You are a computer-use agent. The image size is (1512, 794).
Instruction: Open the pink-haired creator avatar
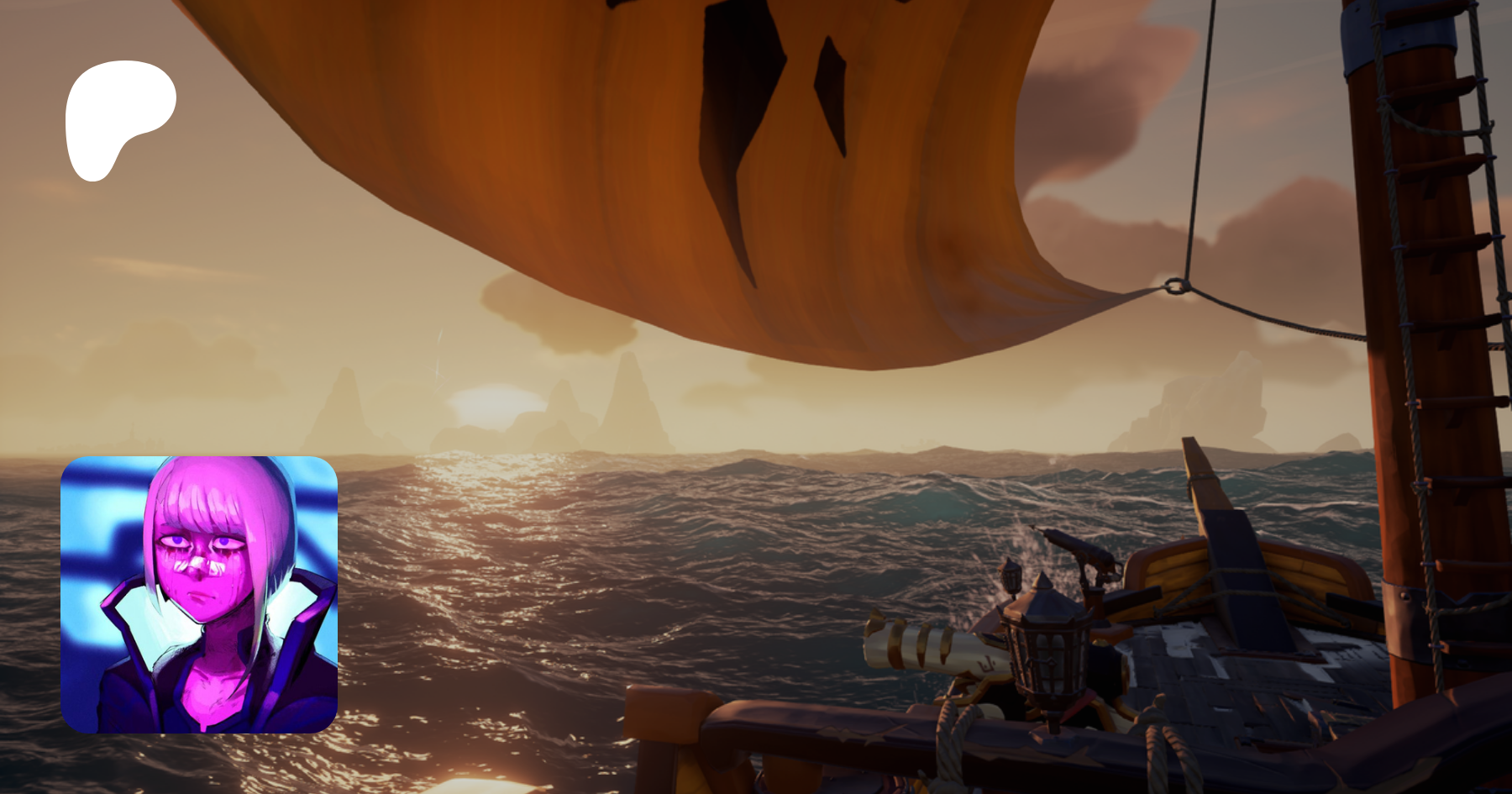coord(199,594)
